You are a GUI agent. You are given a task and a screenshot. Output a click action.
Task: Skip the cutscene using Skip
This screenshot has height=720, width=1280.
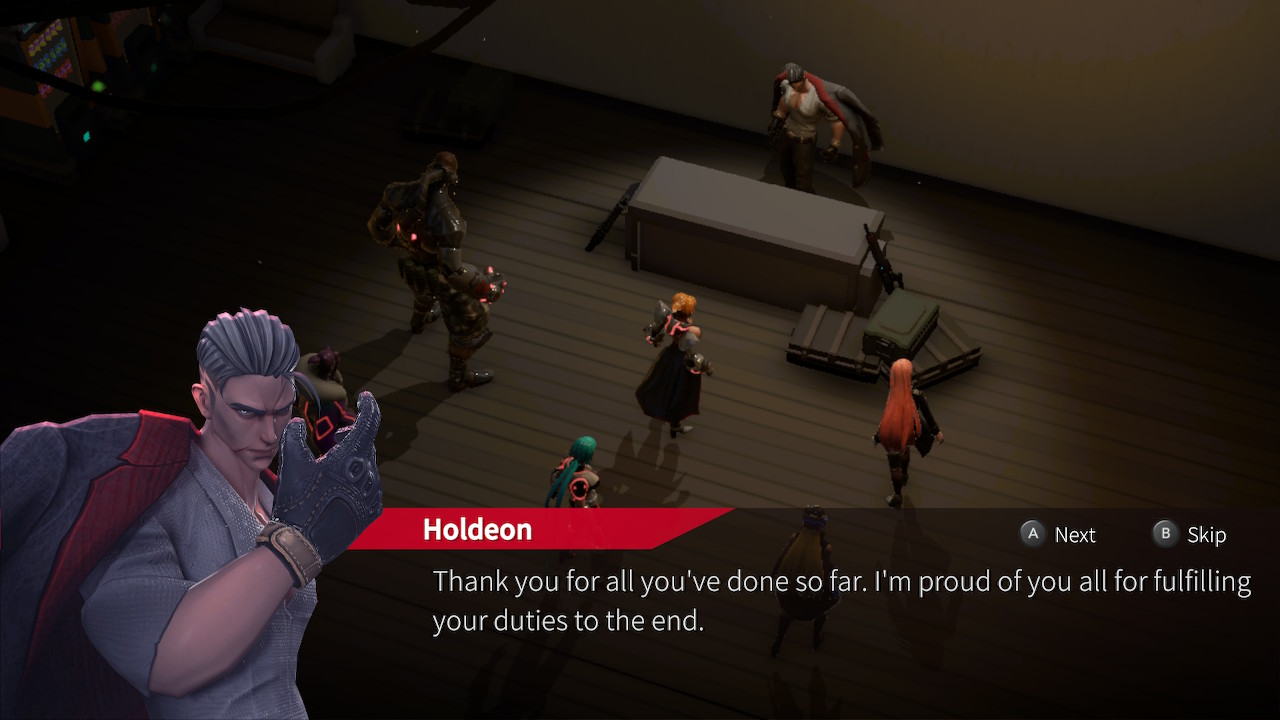pyautogui.click(x=1190, y=534)
